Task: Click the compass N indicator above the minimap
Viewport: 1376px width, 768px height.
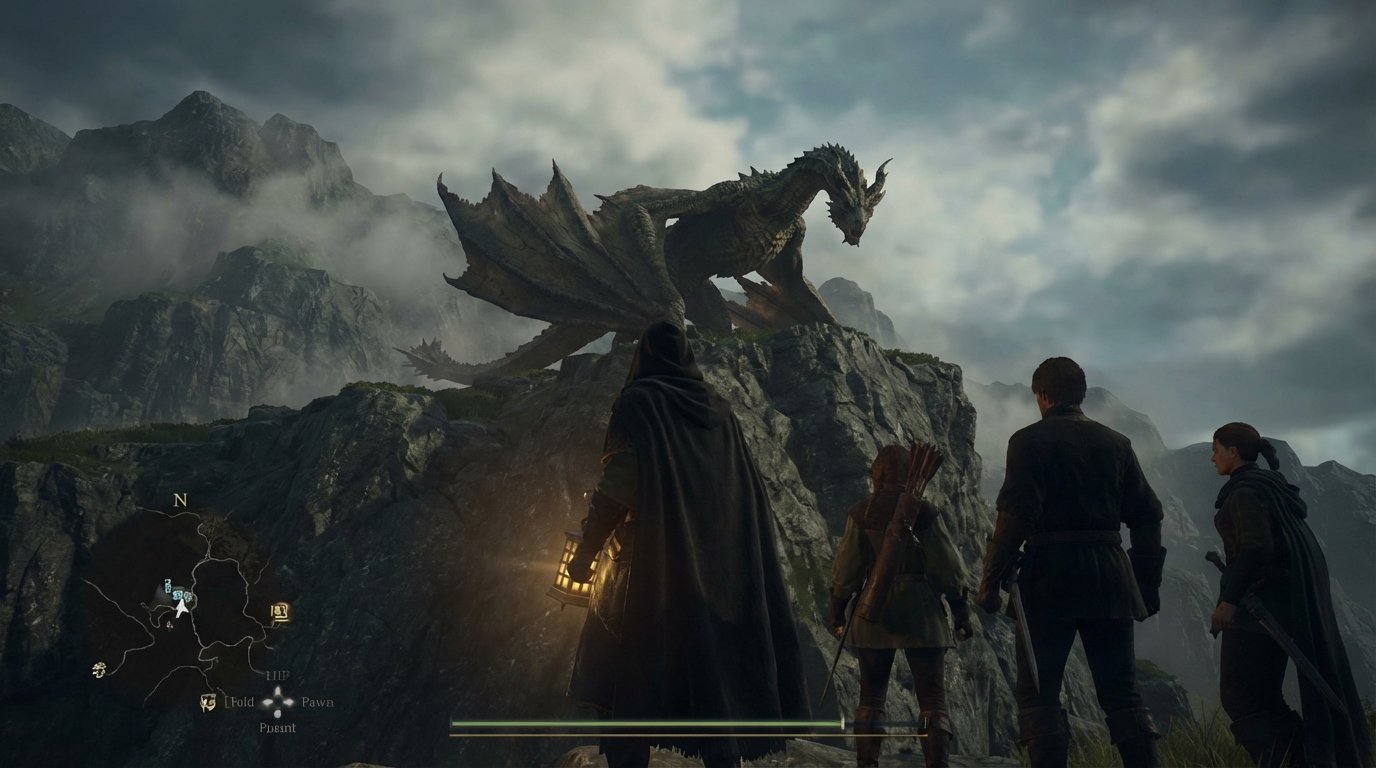Action: click(x=179, y=501)
